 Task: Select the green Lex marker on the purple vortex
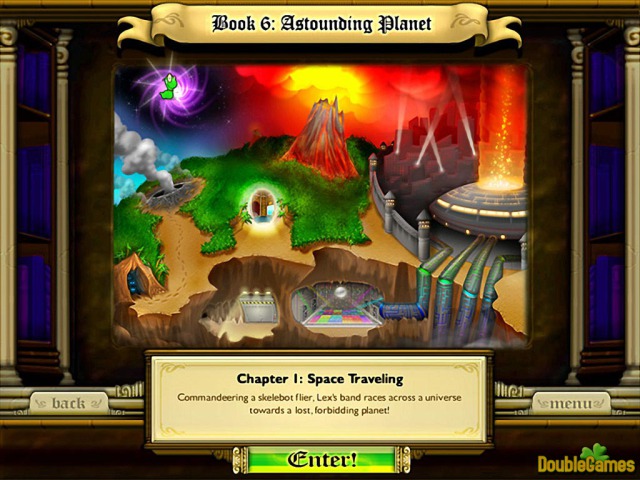click(x=169, y=88)
